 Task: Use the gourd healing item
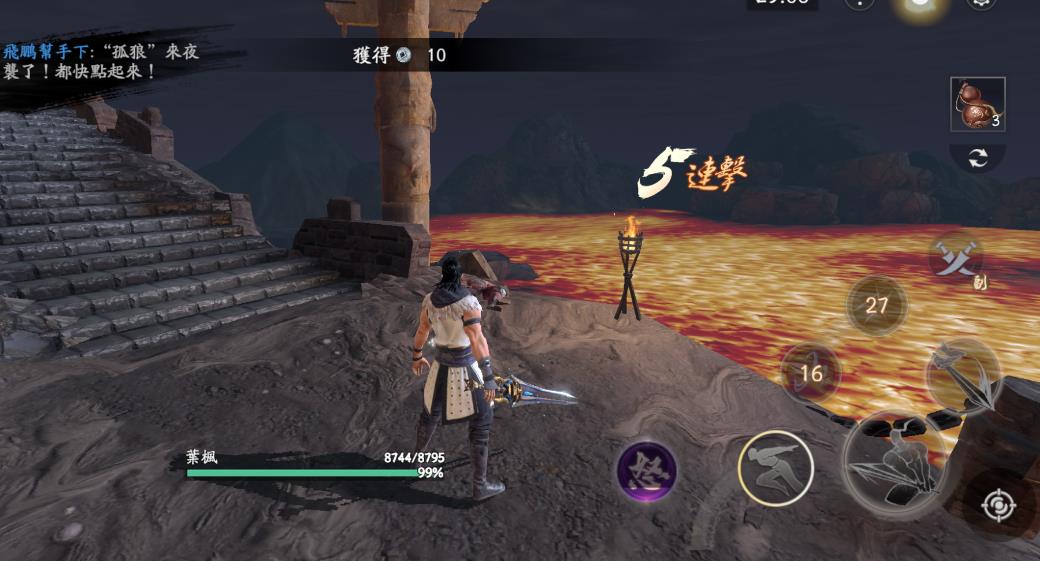pyautogui.click(x=977, y=104)
